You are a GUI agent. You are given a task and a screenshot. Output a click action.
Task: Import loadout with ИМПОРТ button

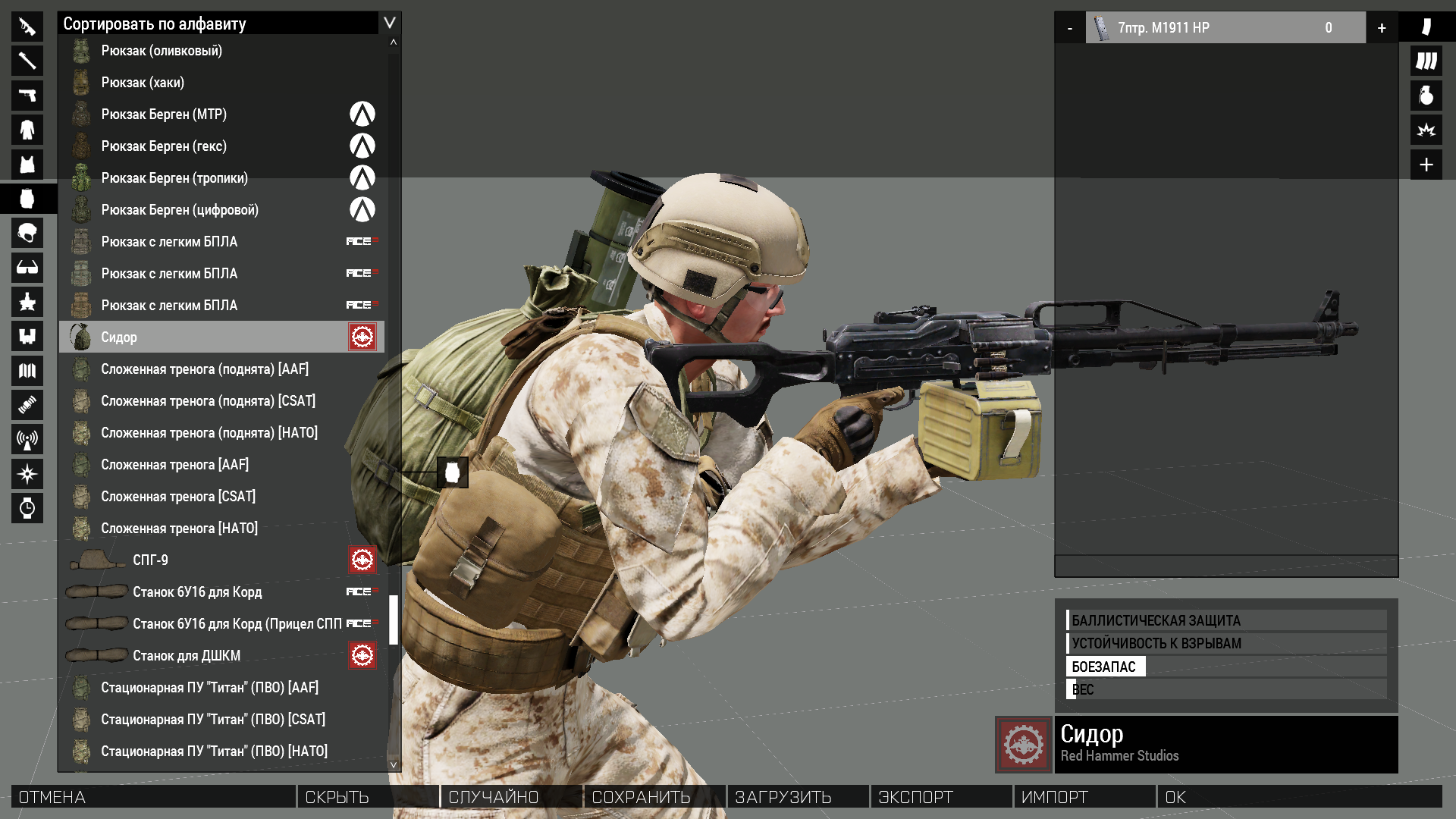tap(1084, 797)
